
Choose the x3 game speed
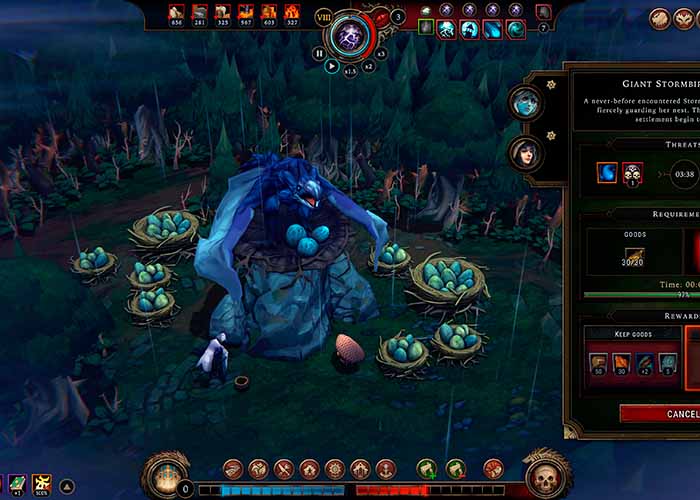(380, 54)
